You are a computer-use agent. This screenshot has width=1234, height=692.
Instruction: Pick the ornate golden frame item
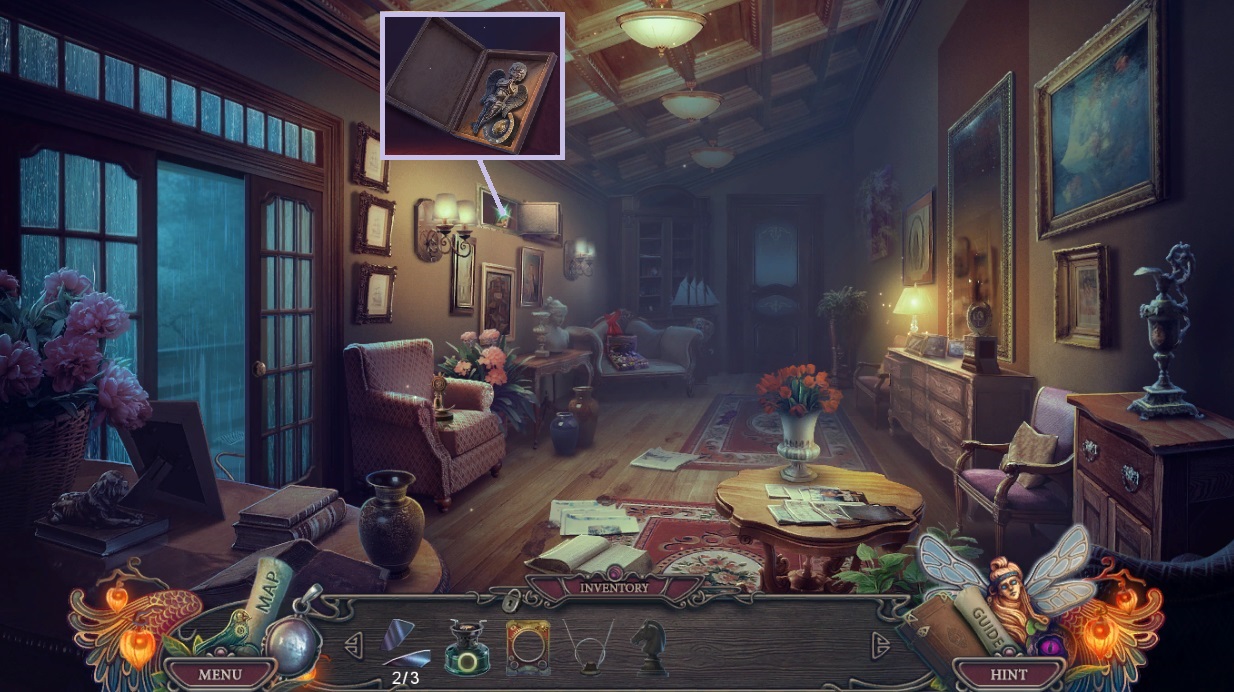click(527, 645)
